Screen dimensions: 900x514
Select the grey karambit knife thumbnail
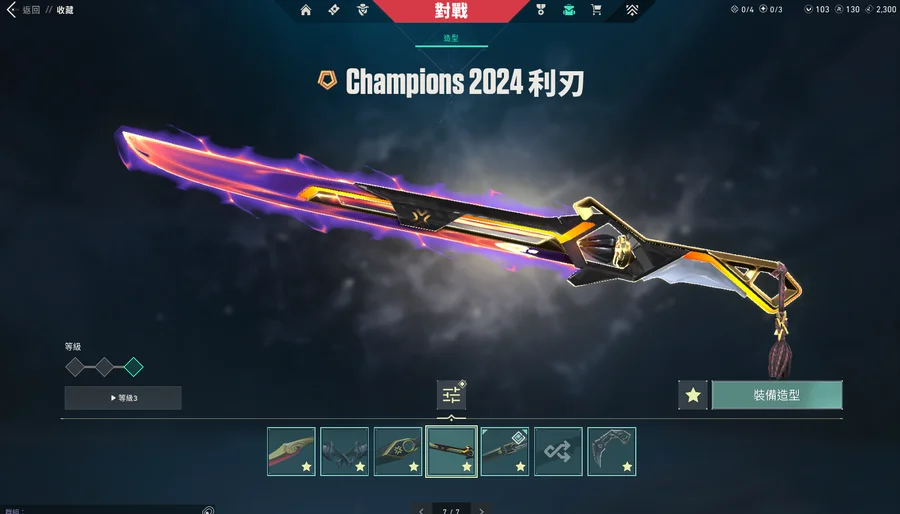pyautogui.click(x=611, y=451)
